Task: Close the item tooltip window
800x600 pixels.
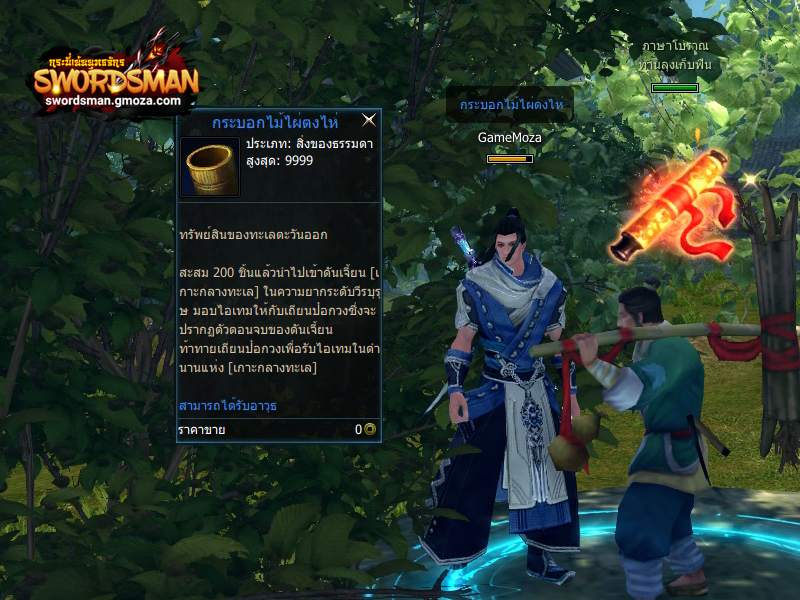Action: [x=369, y=121]
